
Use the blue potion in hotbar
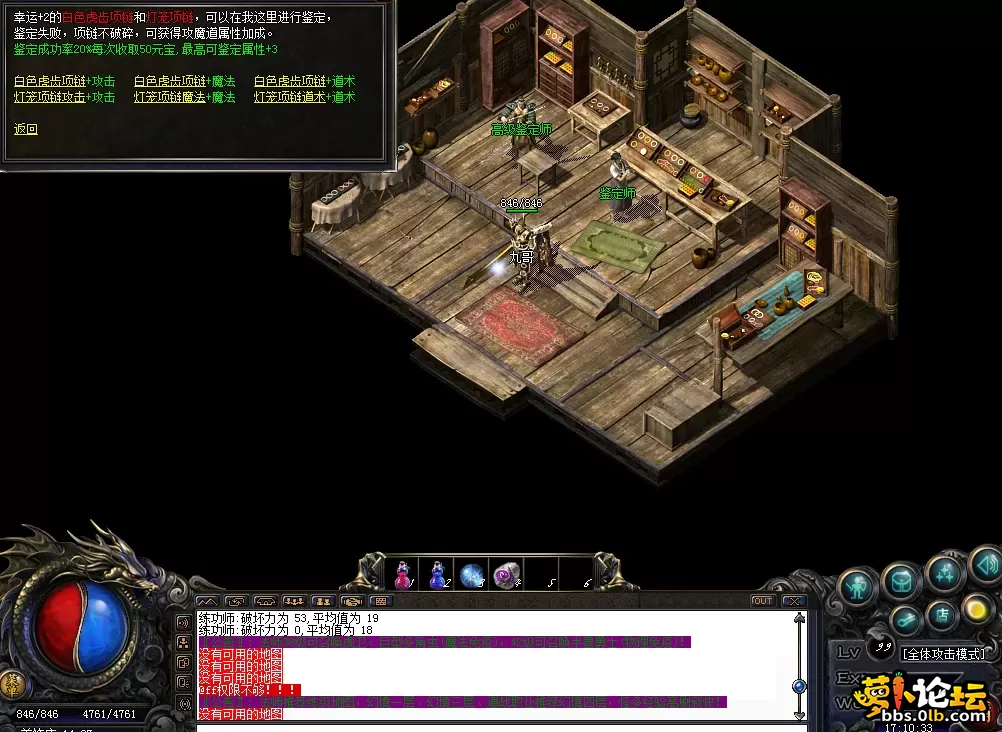(x=437, y=575)
